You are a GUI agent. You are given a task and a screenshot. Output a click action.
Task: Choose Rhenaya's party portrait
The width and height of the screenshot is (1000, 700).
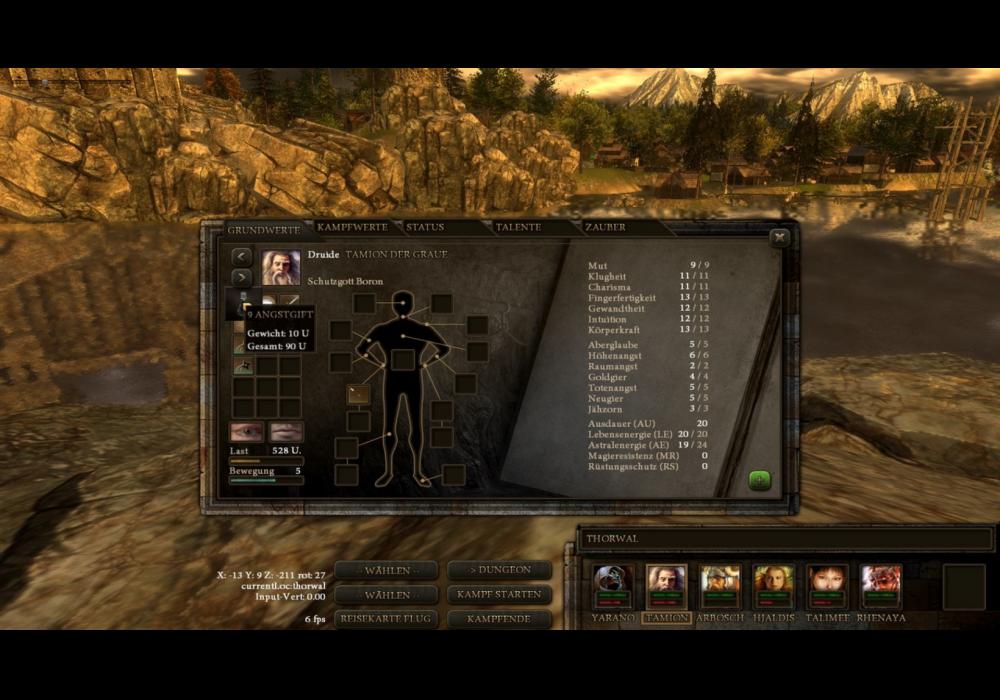pyautogui.click(x=881, y=586)
